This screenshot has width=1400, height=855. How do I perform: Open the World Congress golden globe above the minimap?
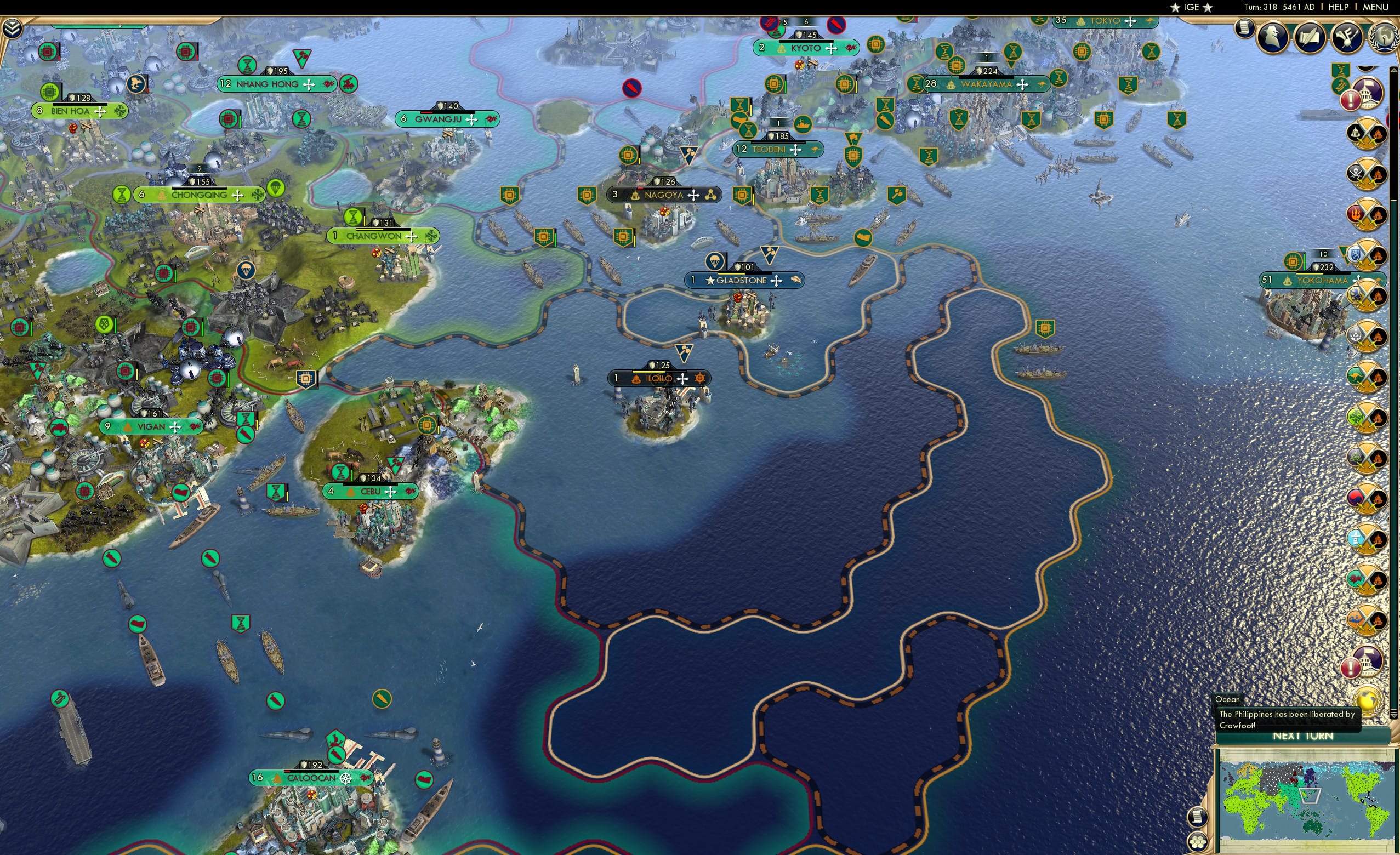point(1369,701)
